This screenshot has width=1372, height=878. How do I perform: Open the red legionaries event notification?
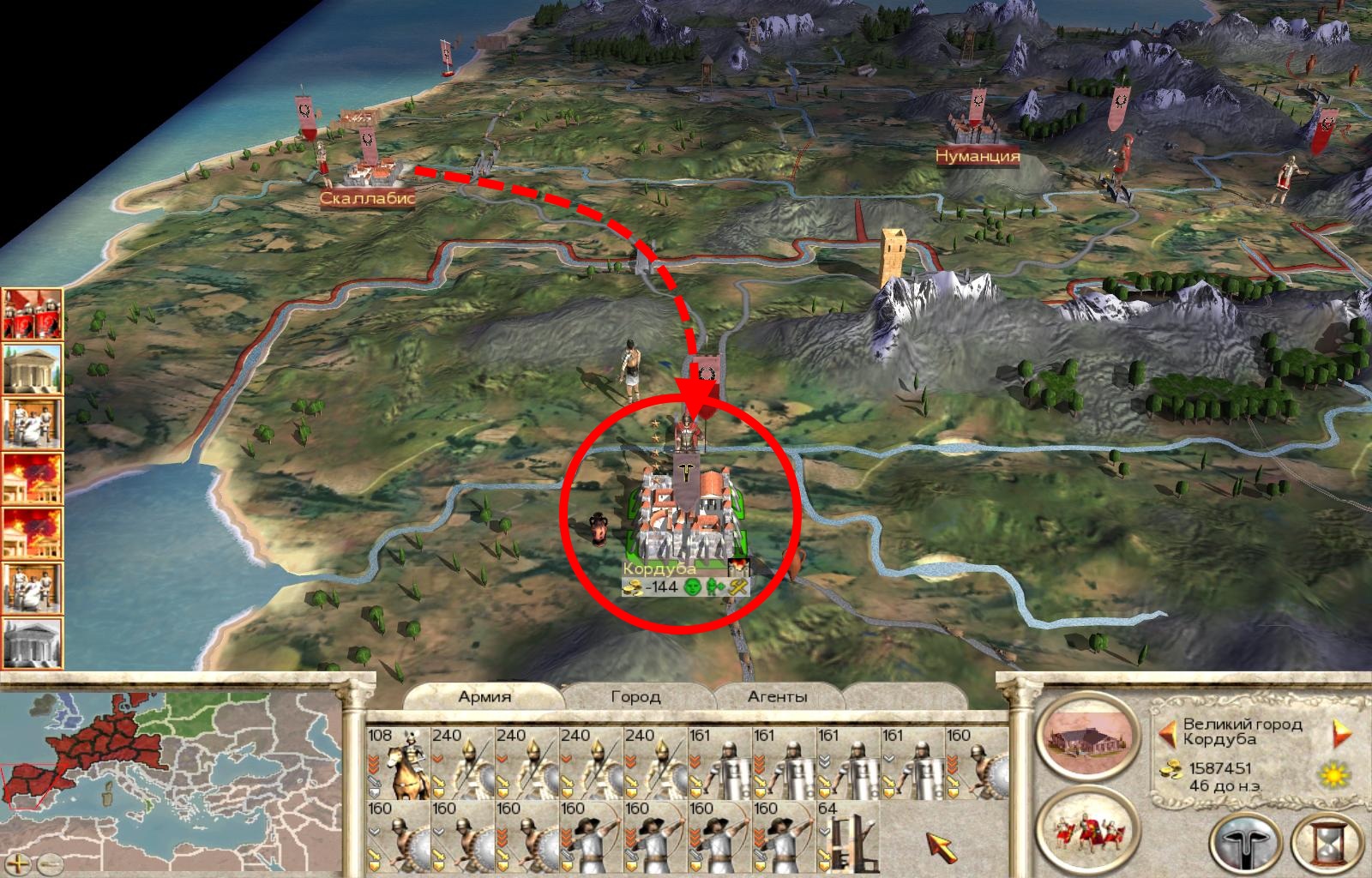(33, 314)
